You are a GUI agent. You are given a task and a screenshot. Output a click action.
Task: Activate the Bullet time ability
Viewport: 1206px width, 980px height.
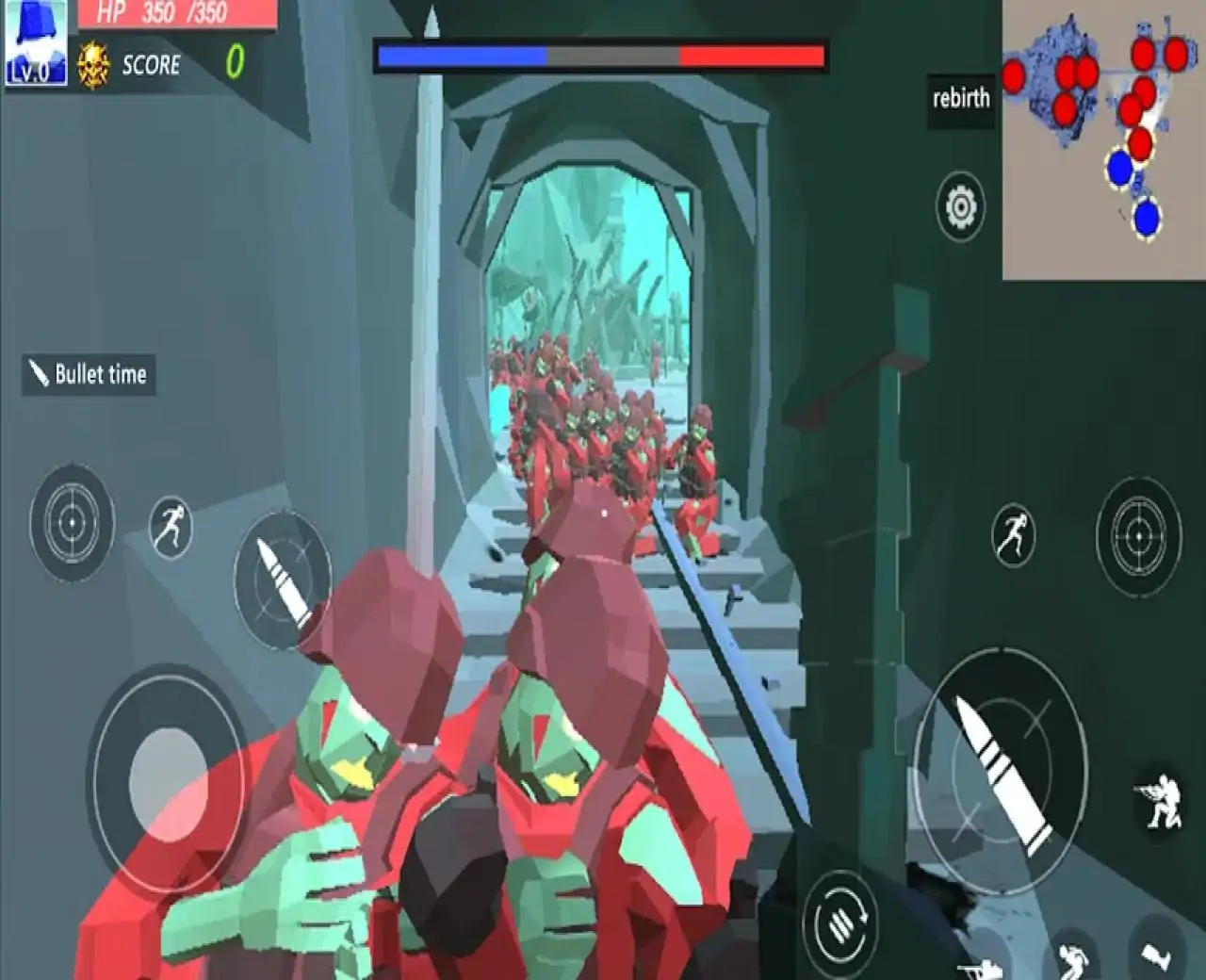tap(87, 374)
